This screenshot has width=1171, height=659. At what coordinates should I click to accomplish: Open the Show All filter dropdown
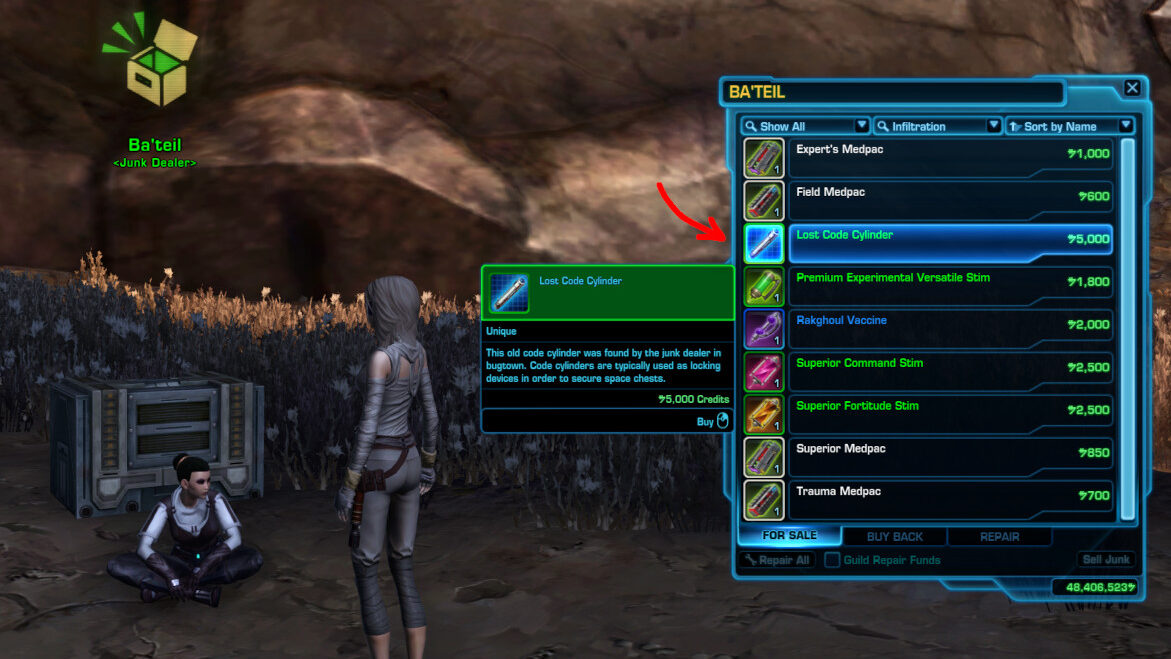tap(805, 126)
